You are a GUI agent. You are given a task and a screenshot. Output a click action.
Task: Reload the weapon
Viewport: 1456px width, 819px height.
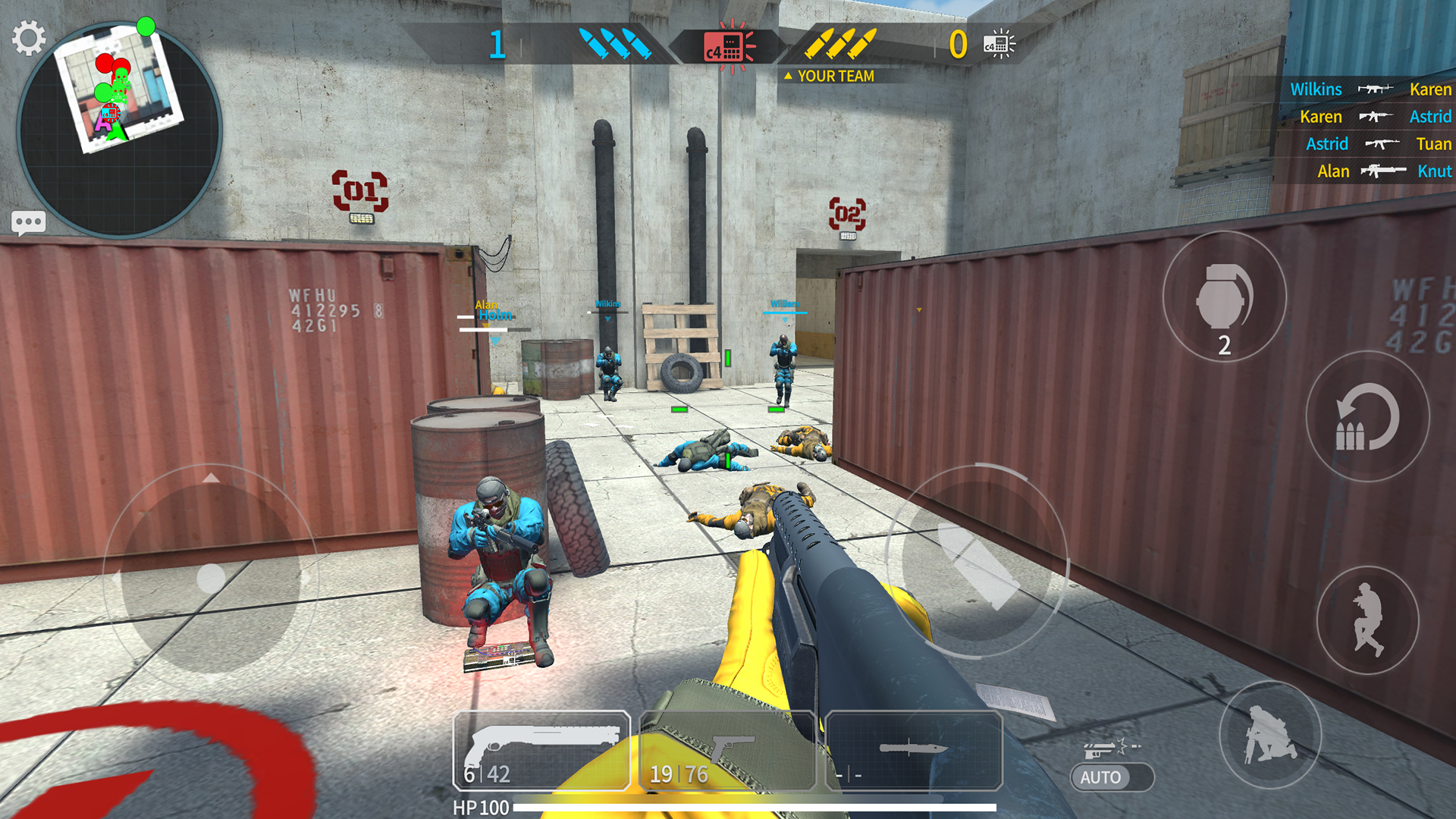1367,417
